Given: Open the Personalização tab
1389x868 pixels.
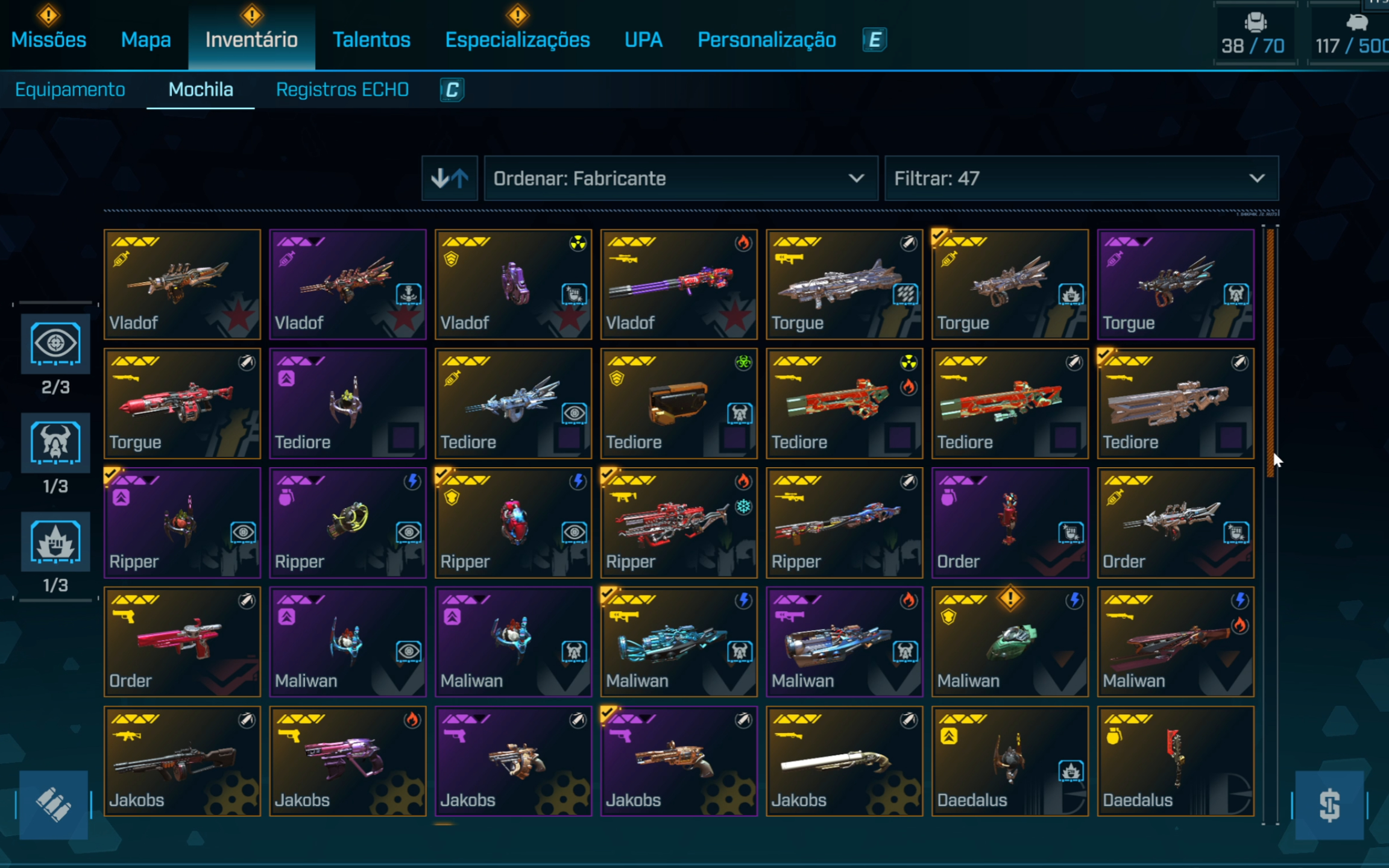Looking at the screenshot, I should pos(766,40).
